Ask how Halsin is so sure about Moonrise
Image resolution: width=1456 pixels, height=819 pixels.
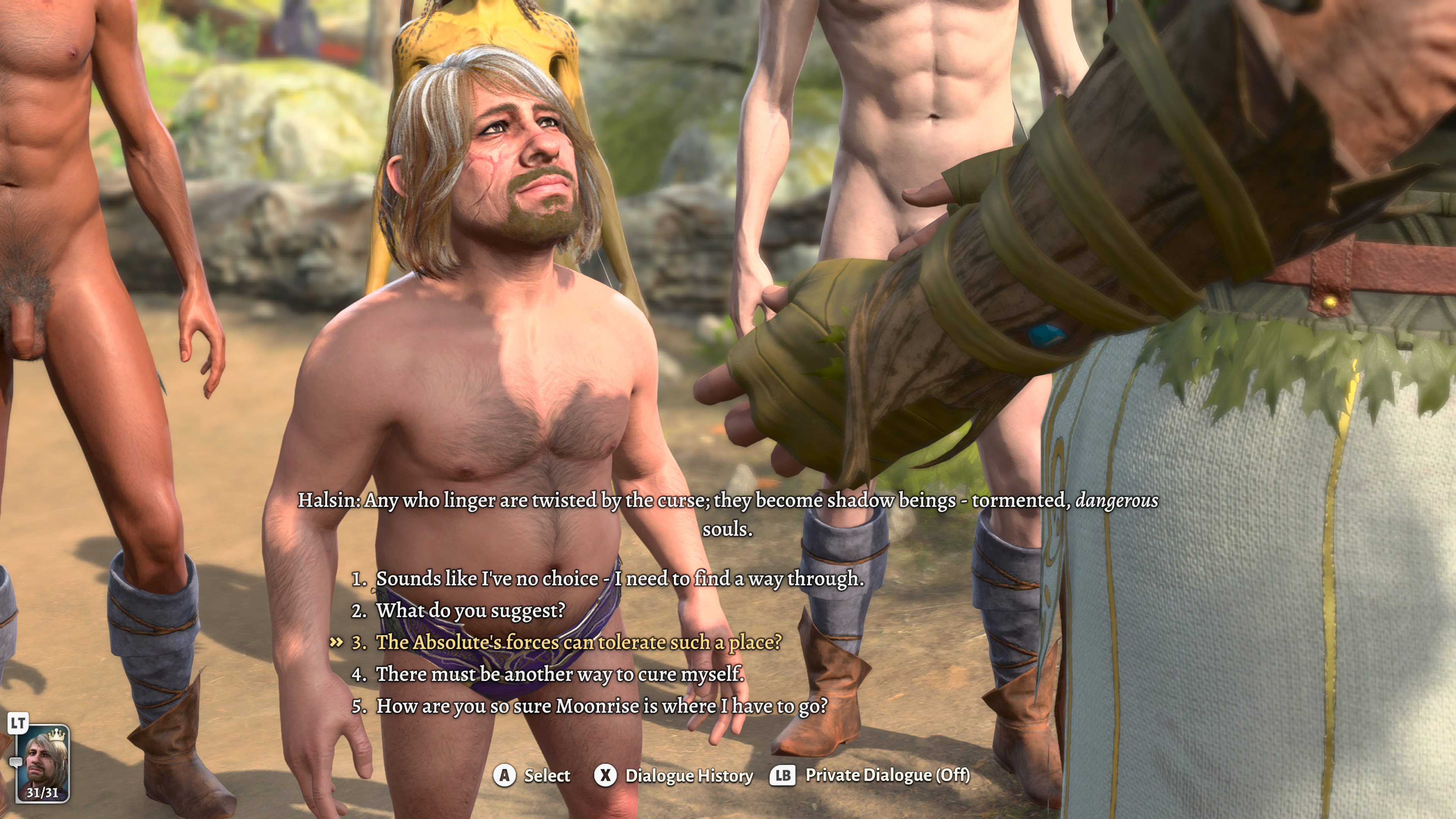click(601, 706)
